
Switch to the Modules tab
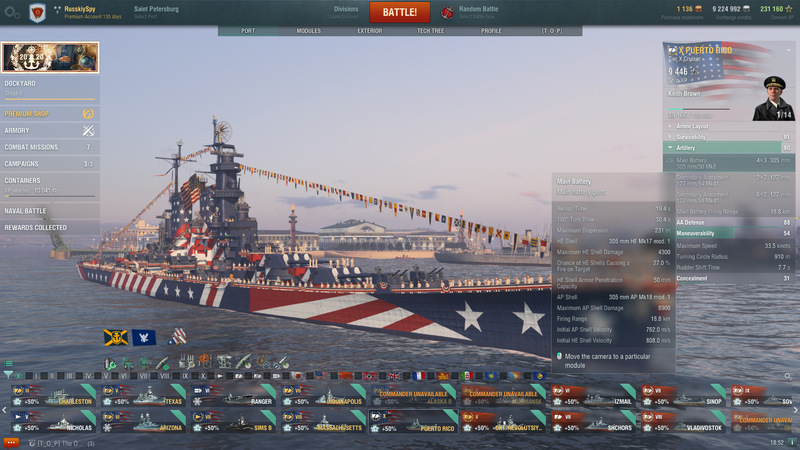tap(309, 31)
